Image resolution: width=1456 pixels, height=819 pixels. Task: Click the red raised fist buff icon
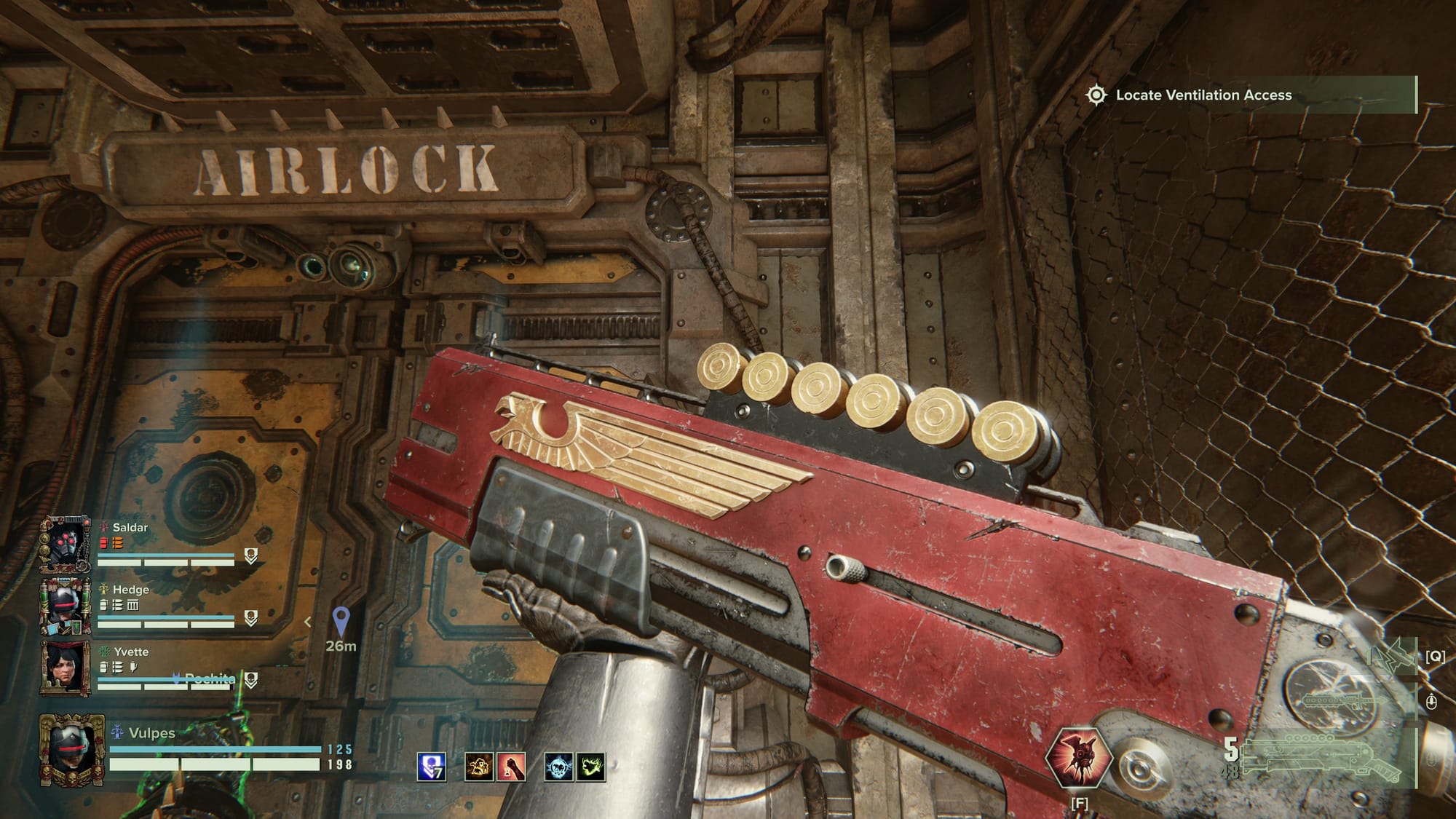pyautogui.click(x=510, y=767)
